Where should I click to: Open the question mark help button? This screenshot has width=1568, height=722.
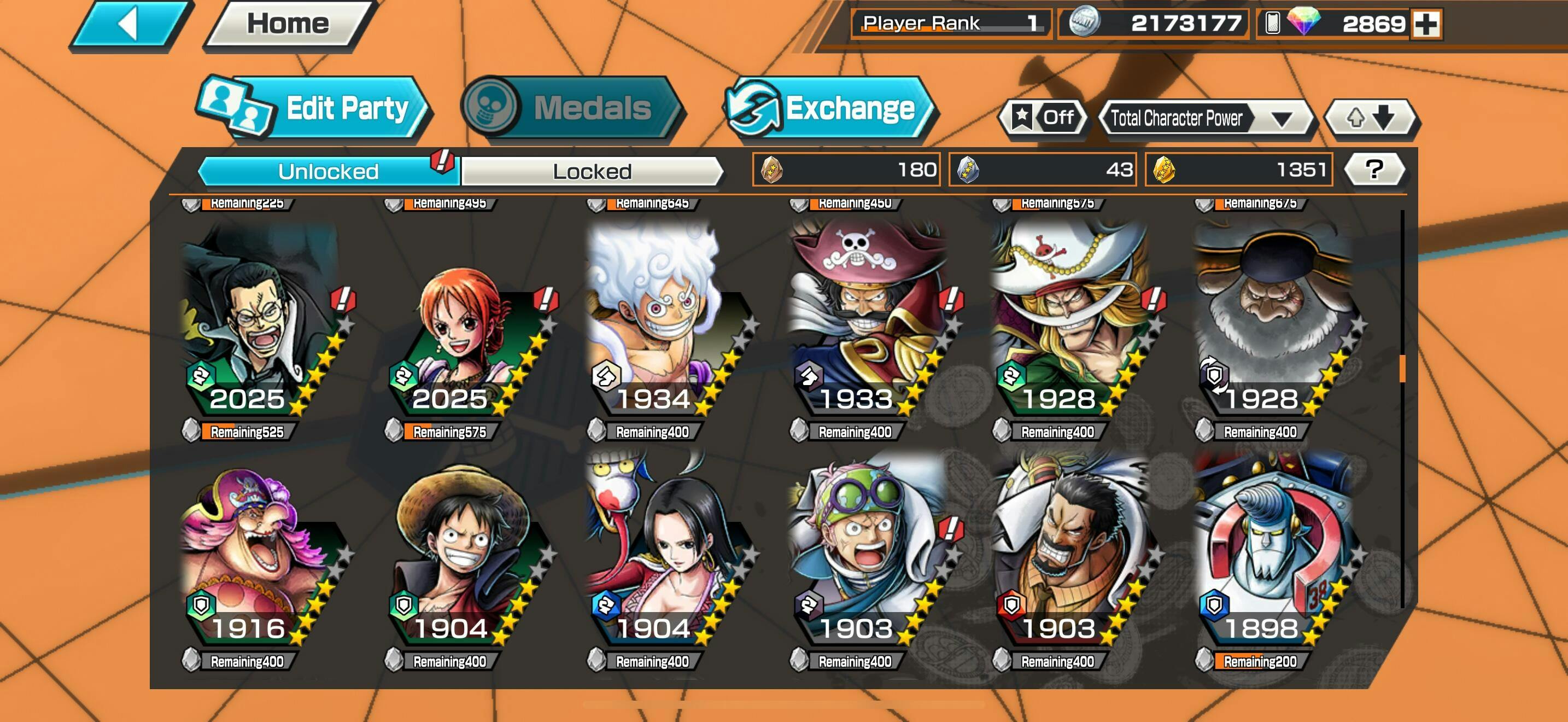[x=1374, y=169]
